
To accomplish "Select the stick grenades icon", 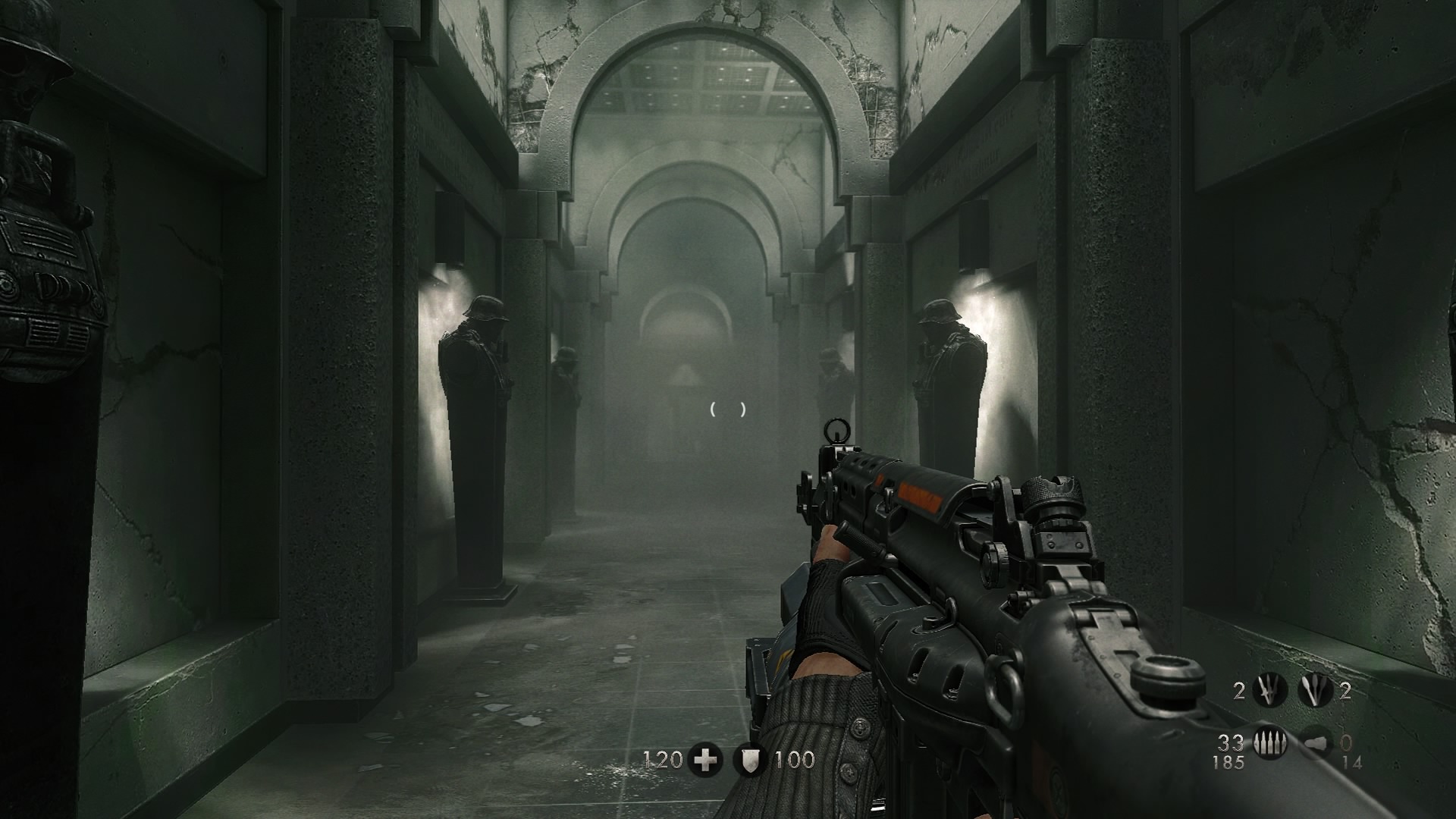I will [x=1314, y=691].
